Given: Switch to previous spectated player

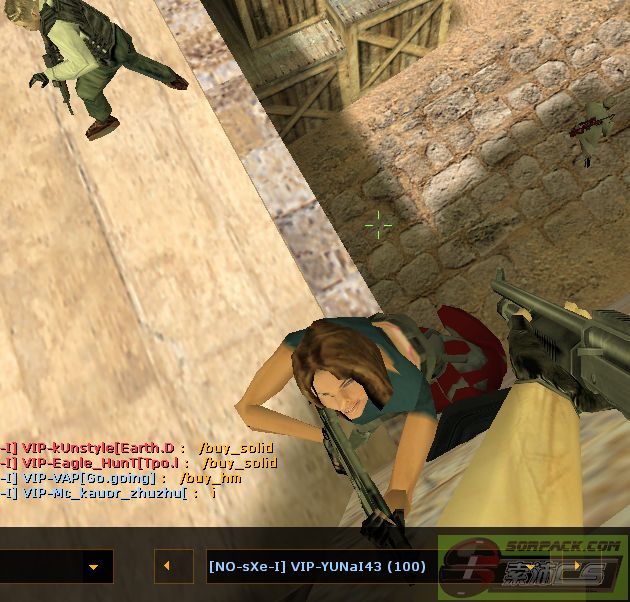Looking at the screenshot, I should [167, 566].
